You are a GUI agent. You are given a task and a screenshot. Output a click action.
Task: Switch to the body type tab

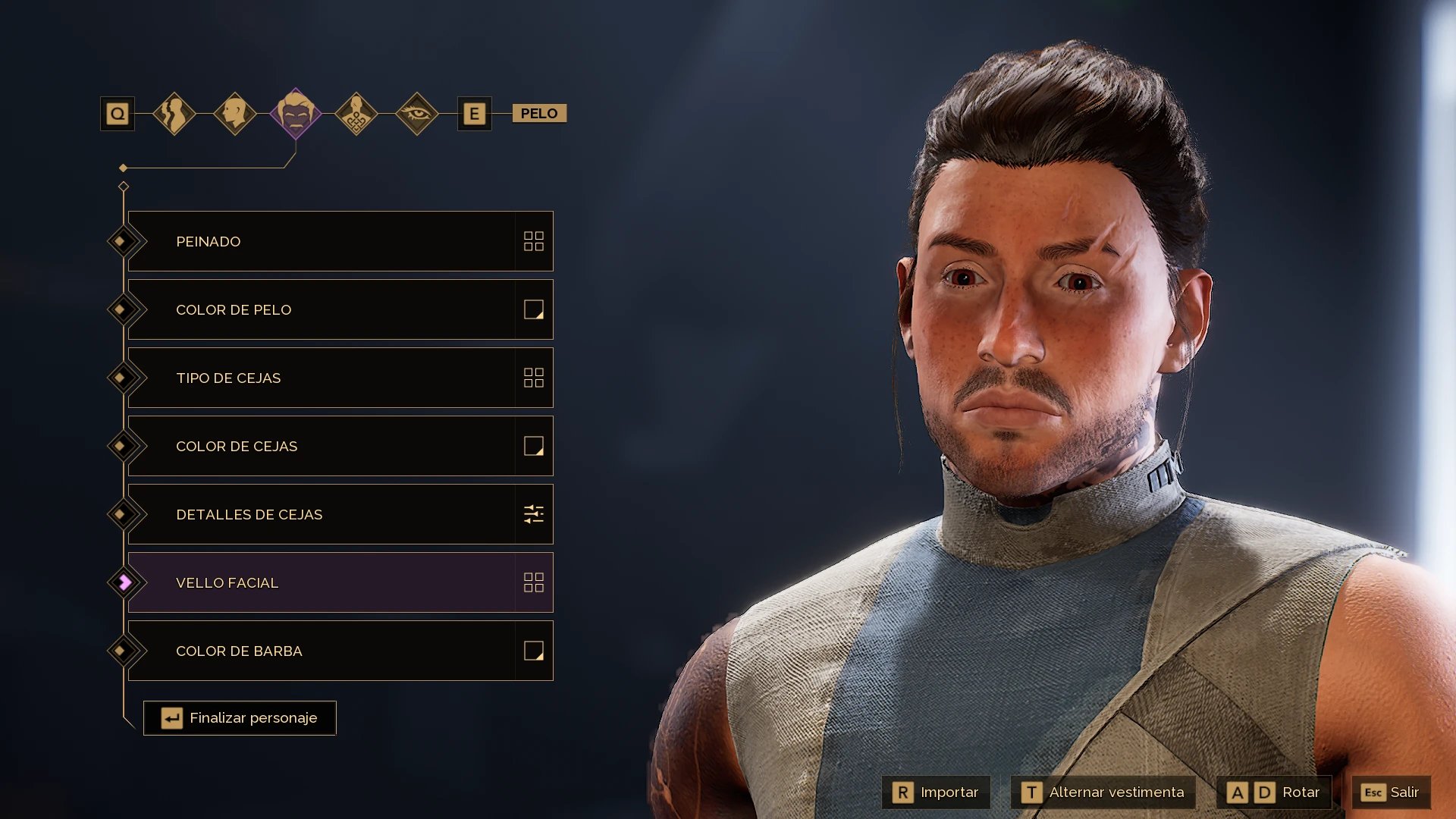point(174,114)
